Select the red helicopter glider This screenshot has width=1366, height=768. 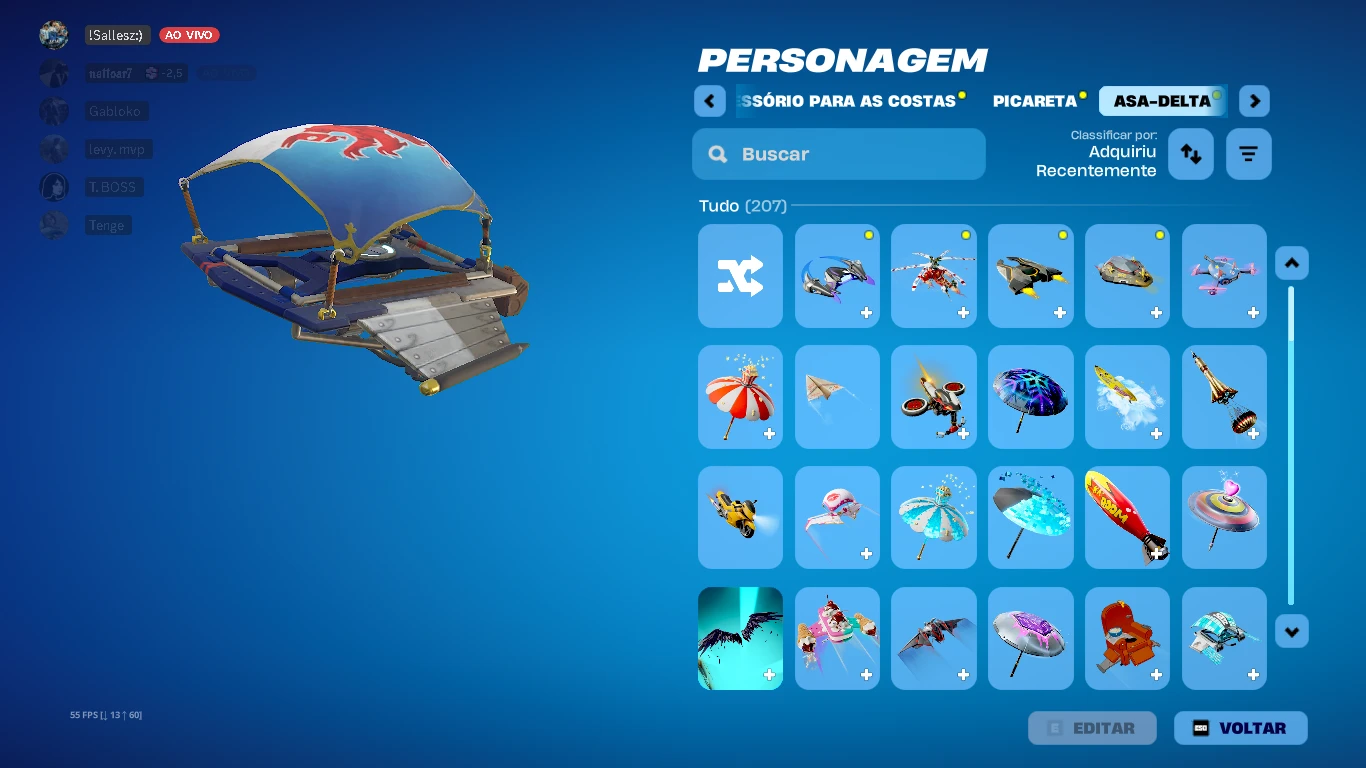pyautogui.click(x=933, y=276)
